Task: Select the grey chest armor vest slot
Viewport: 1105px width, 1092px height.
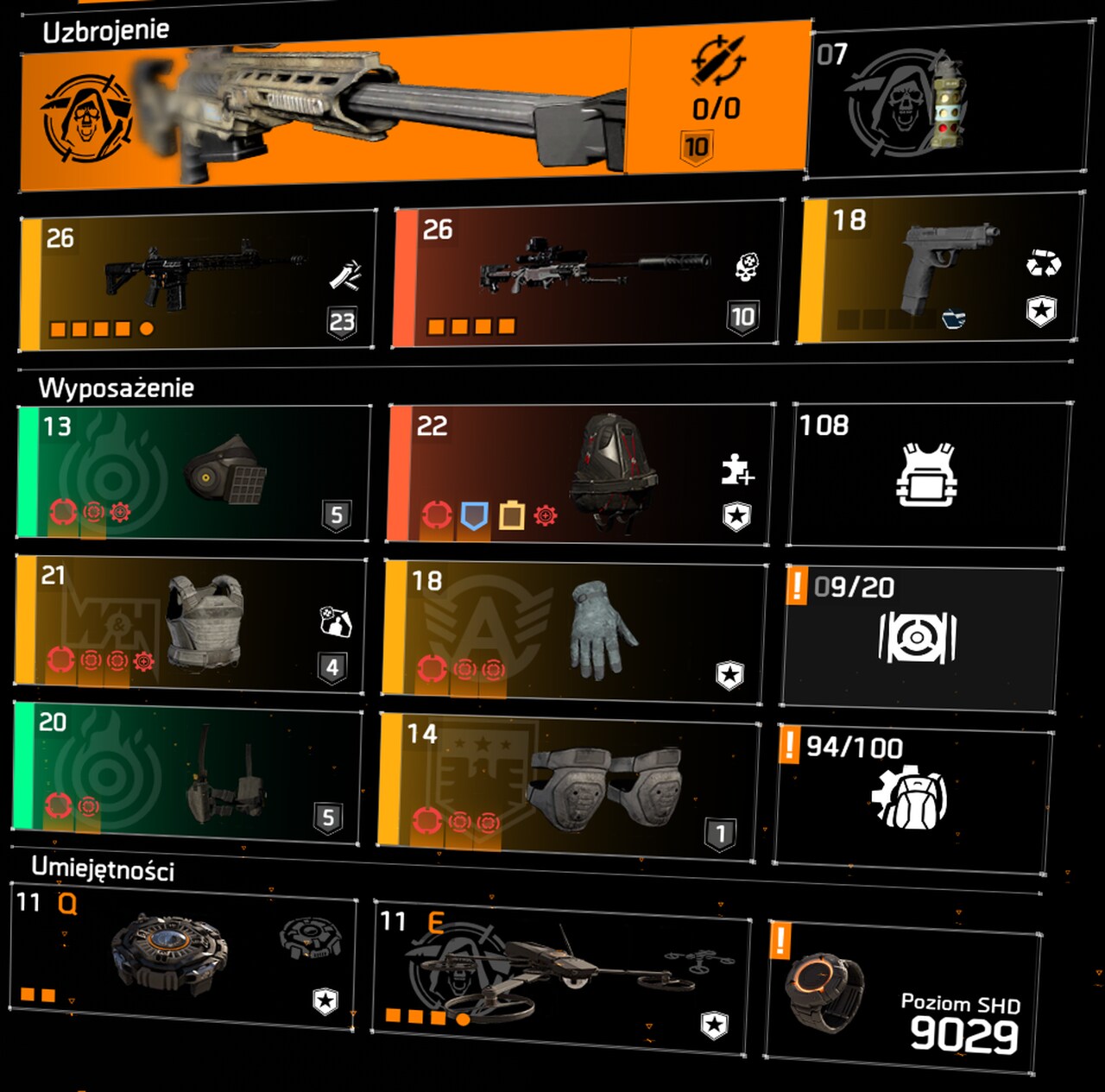Action: coord(192,622)
